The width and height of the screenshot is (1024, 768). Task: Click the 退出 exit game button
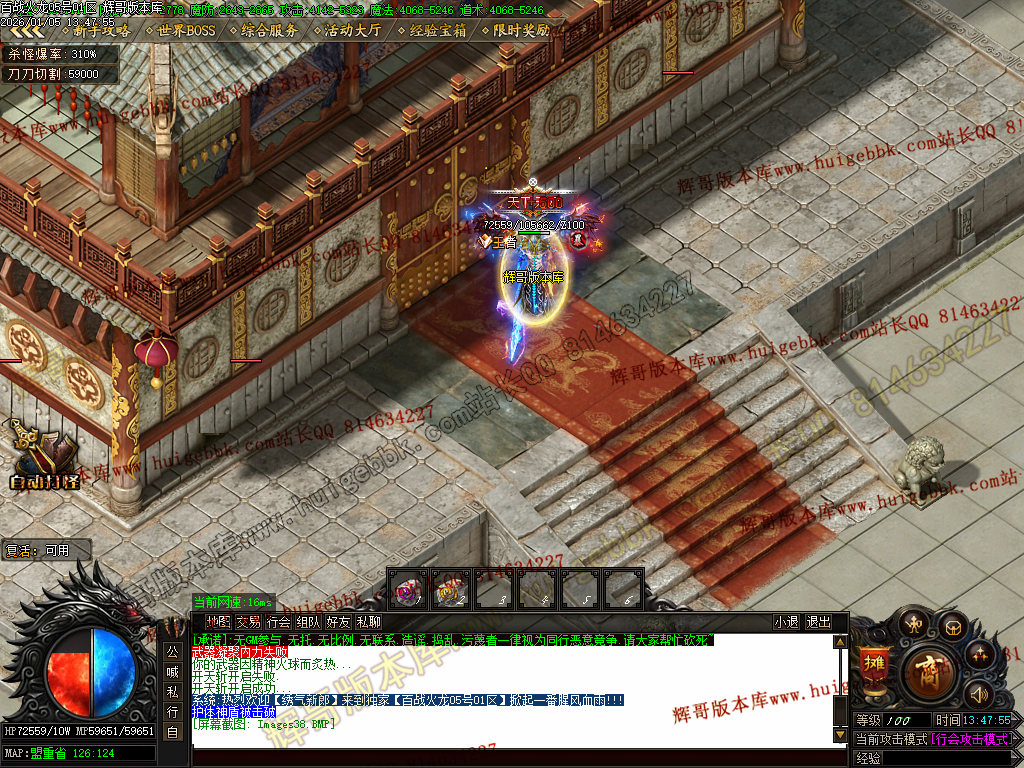click(818, 622)
